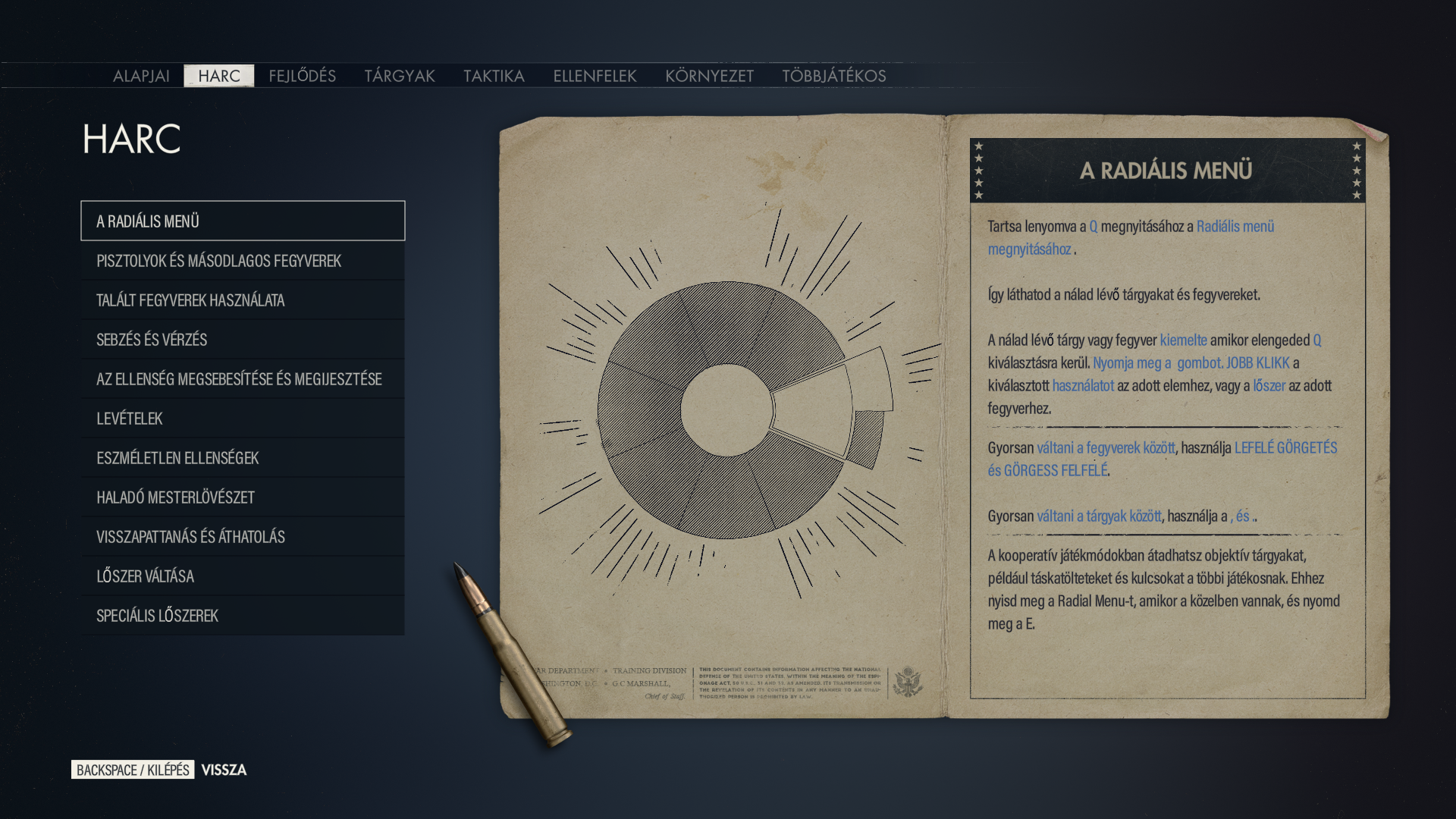Show the ELLENFELEK tab
The height and width of the screenshot is (819, 1456).
pyautogui.click(x=595, y=76)
